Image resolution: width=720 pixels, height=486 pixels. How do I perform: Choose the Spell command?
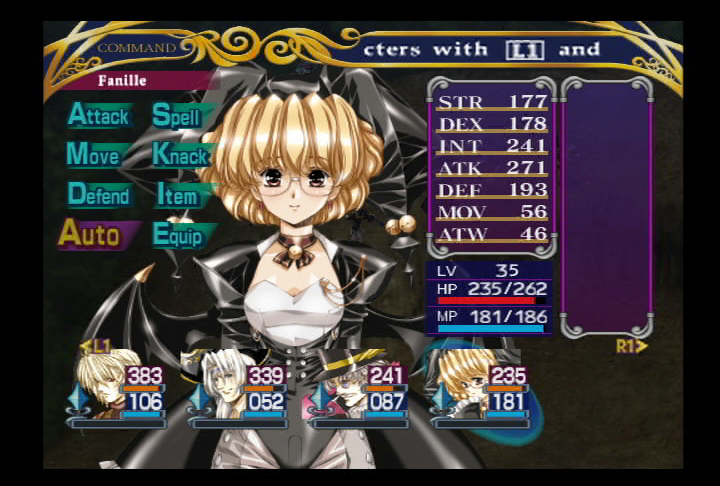click(176, 116)
